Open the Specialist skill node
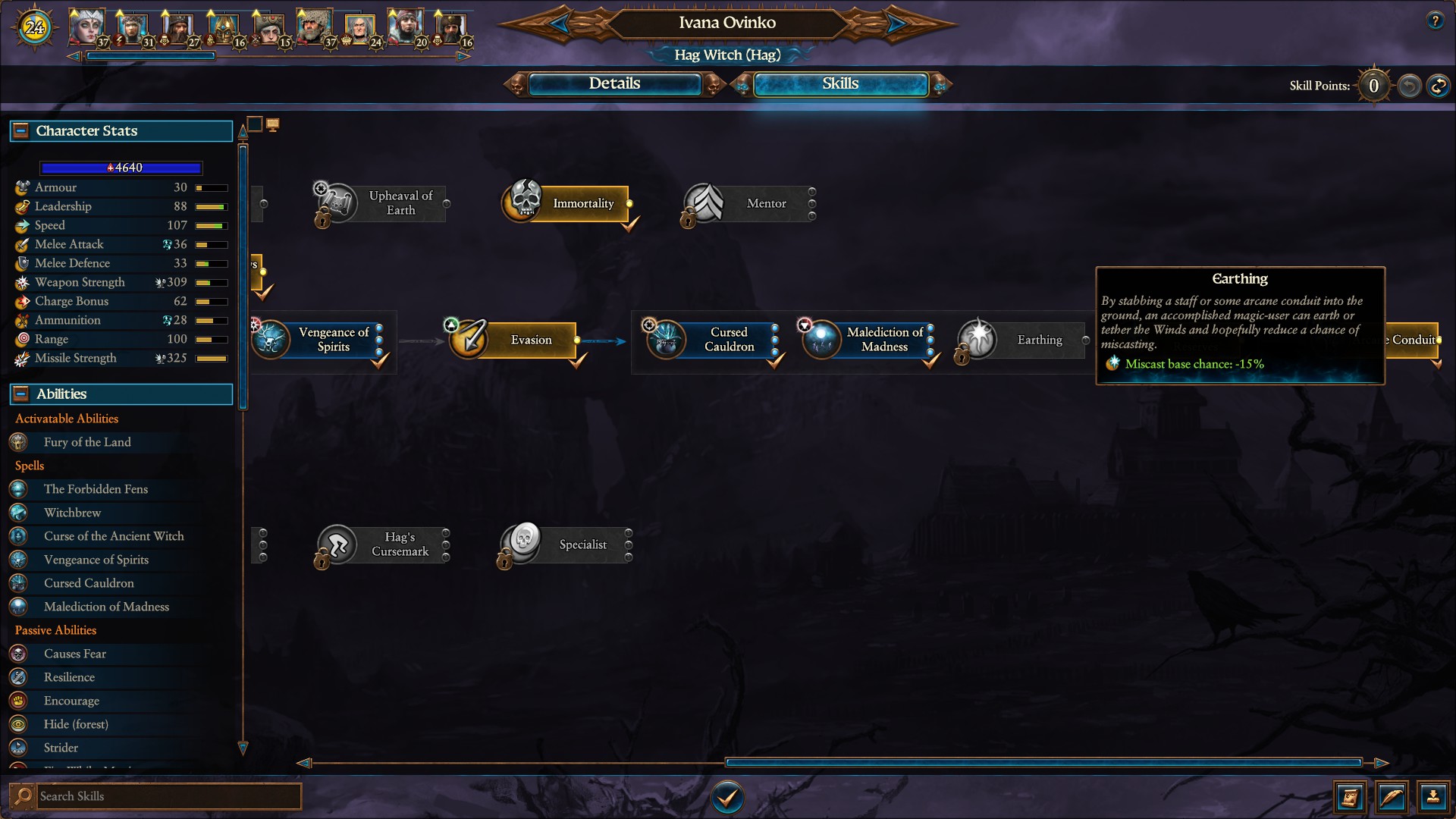 (x=521, y=544)
